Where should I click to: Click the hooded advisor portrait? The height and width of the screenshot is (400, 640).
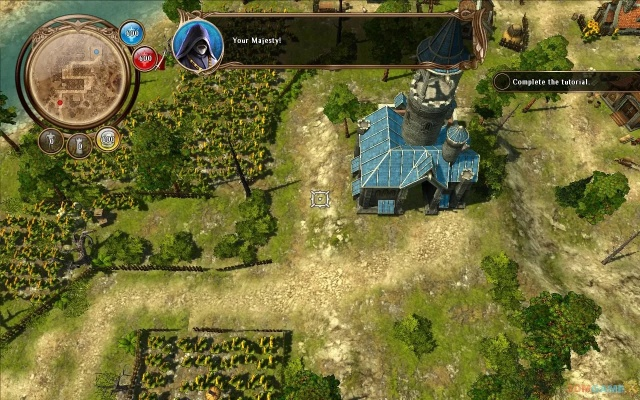[197, 42]
